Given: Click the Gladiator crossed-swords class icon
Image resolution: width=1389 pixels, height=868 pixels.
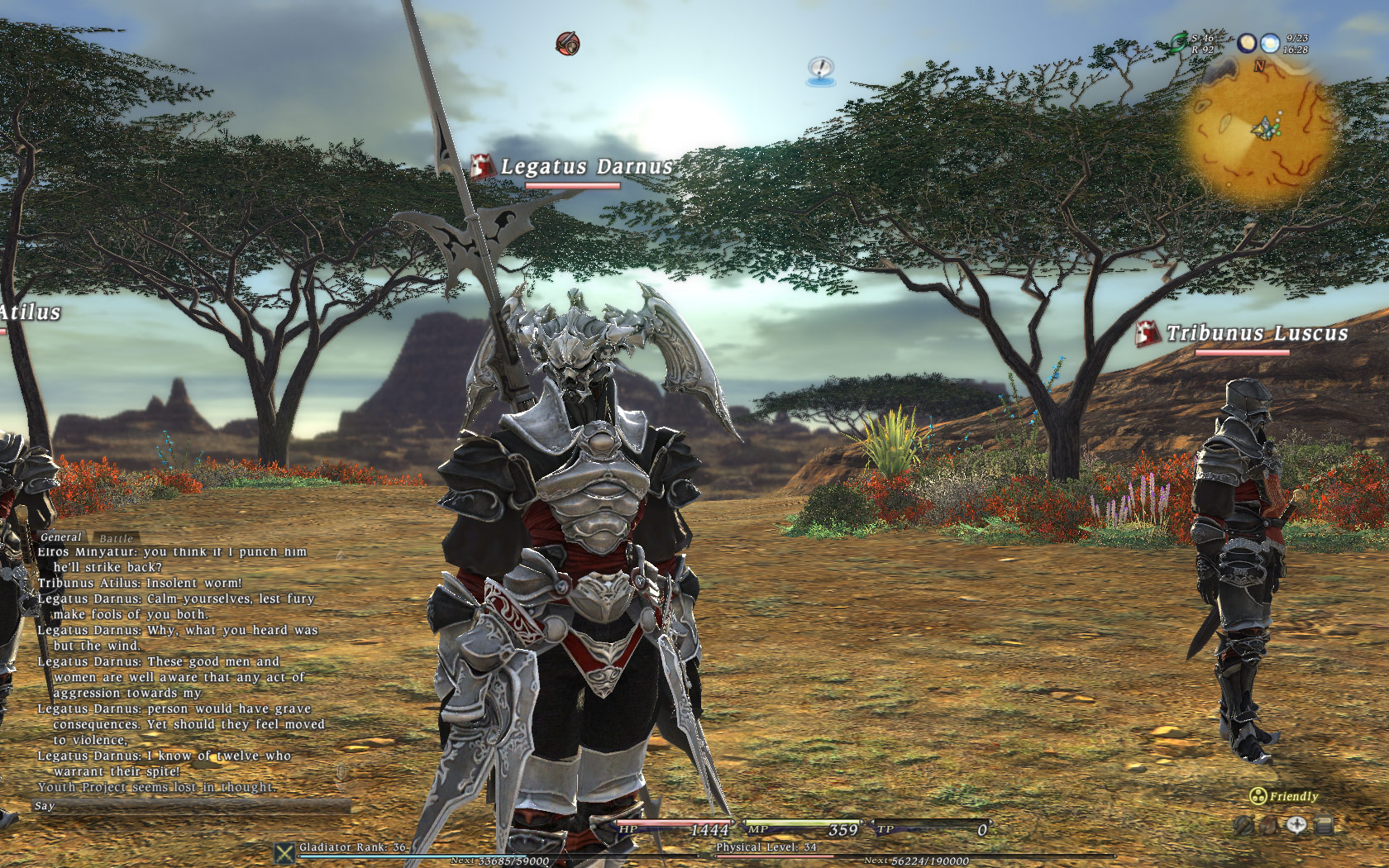Looking at the screenshot, I should [284, 852].
